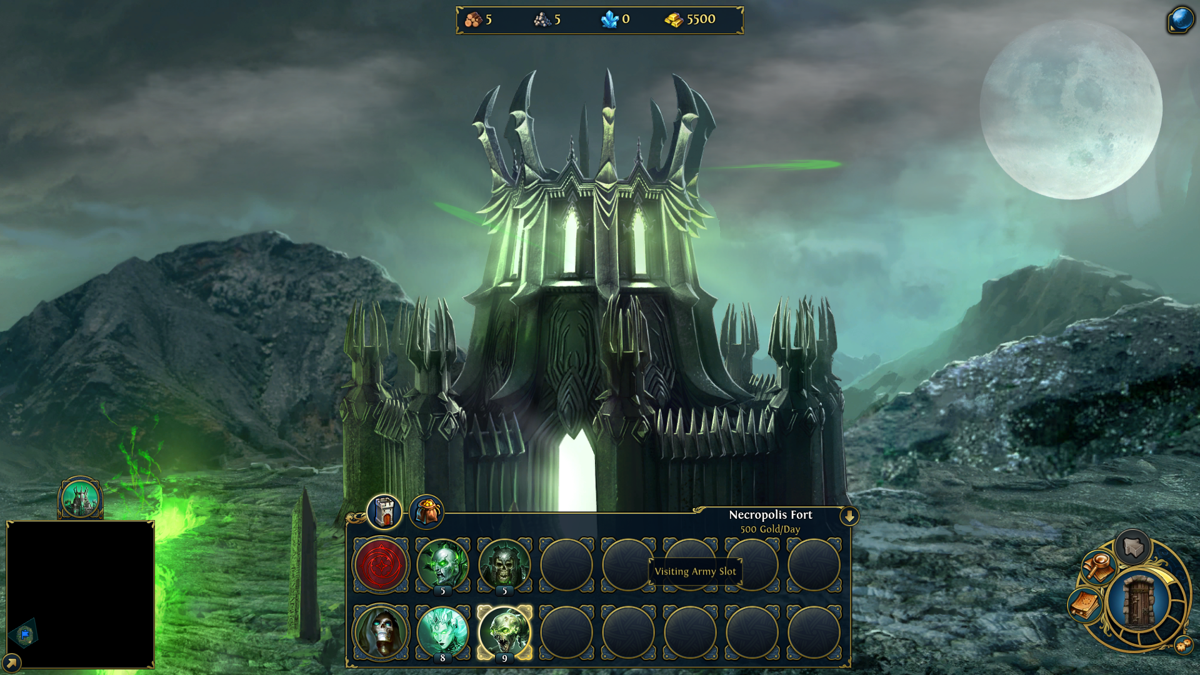Select the armored skeleton unit stack of 5
Screen dimensions: 1200x675
tap(504, 565)
